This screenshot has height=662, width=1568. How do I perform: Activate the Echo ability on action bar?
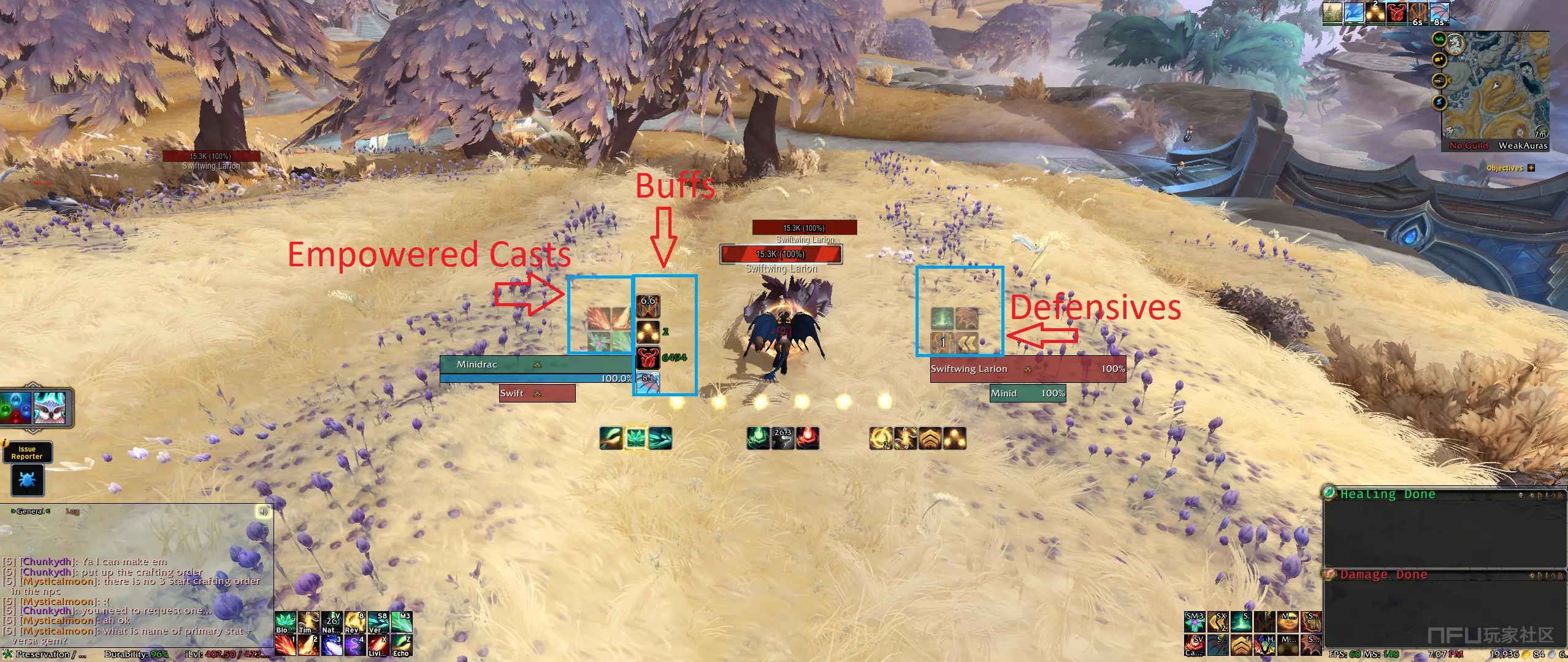coord(401,645)
